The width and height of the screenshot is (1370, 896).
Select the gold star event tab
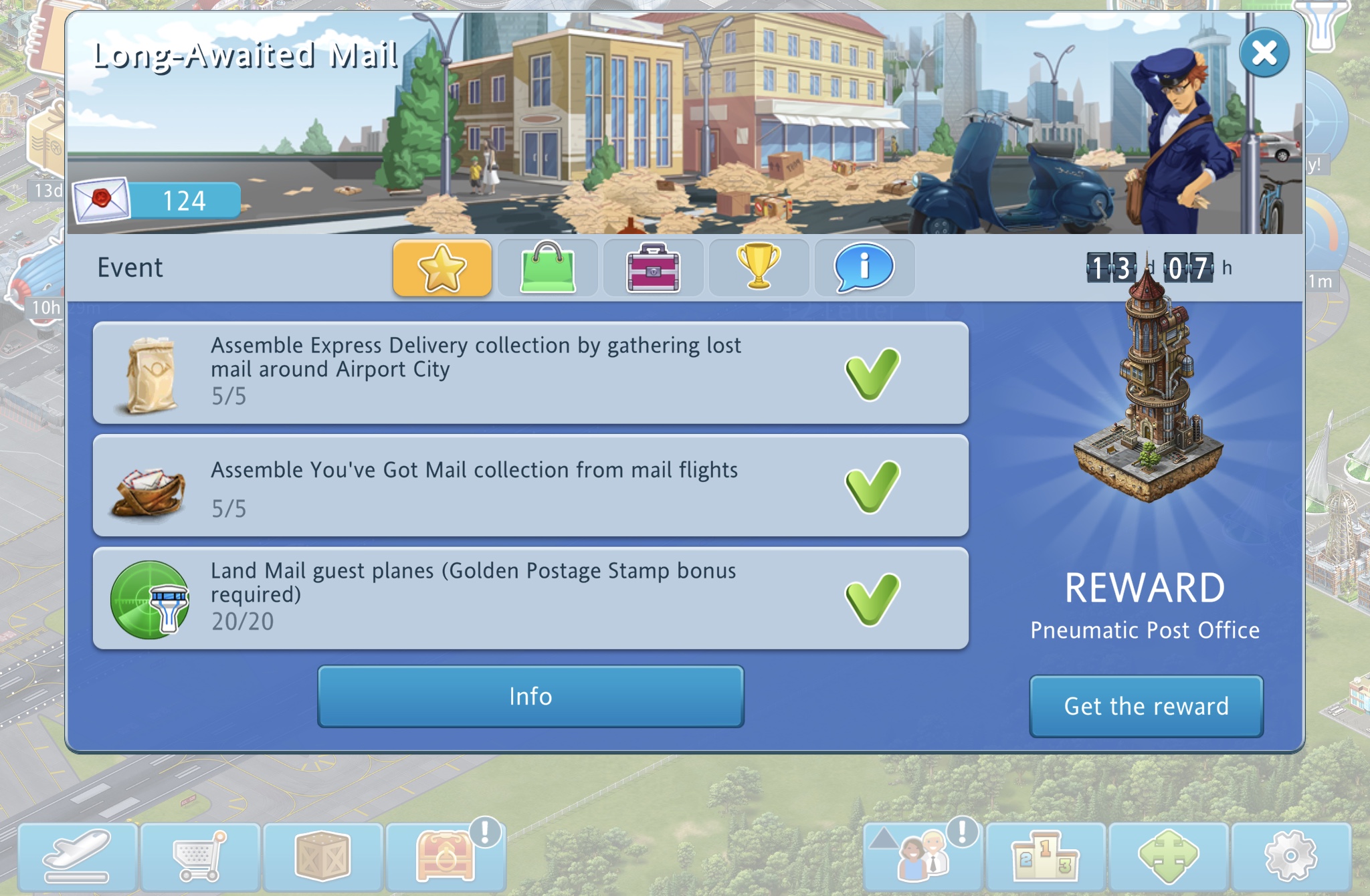442,267
